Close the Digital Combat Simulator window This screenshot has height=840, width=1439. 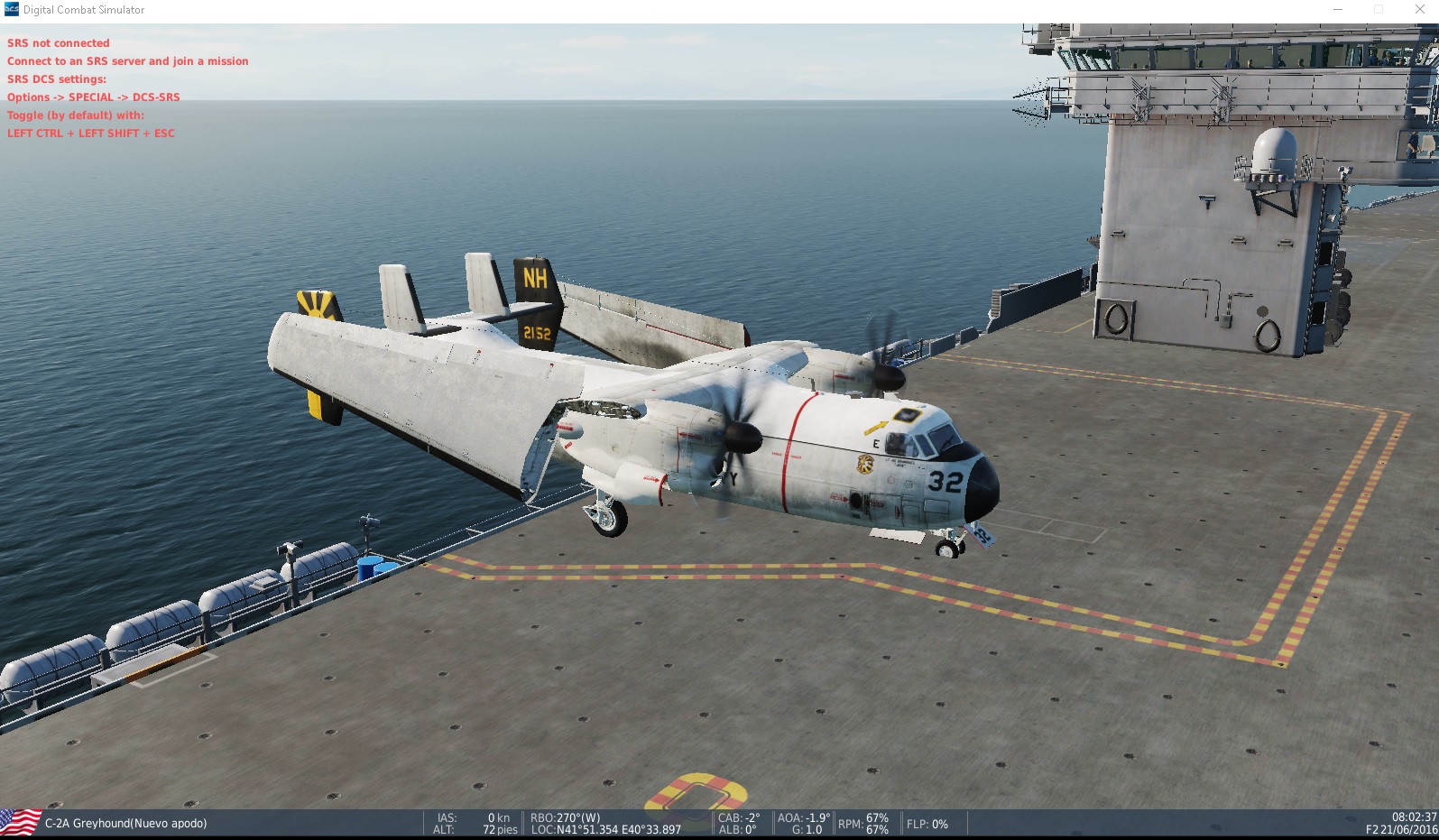[x=1419, y=10]
